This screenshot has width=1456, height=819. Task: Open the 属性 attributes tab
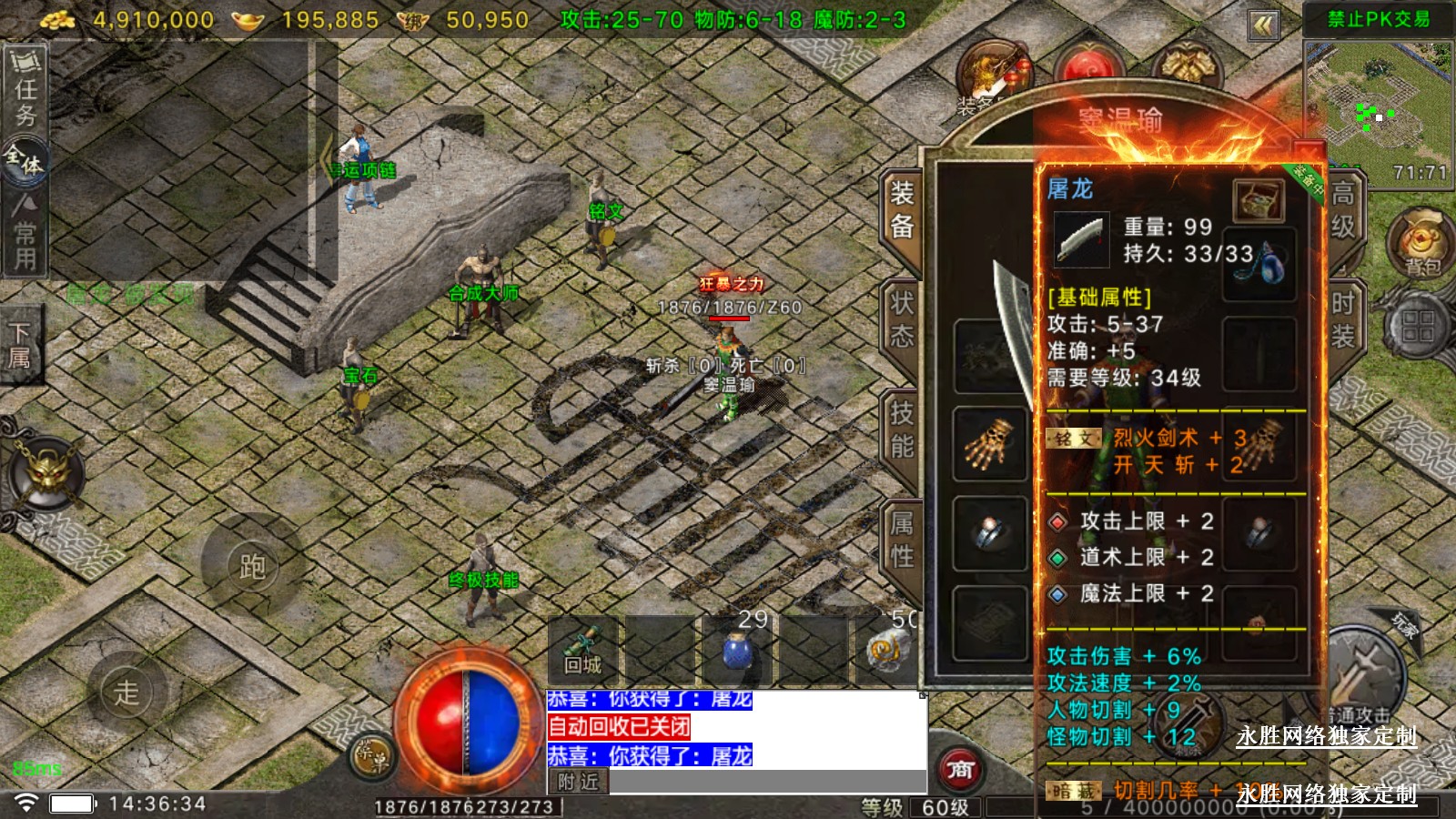[x=902, y=539]
